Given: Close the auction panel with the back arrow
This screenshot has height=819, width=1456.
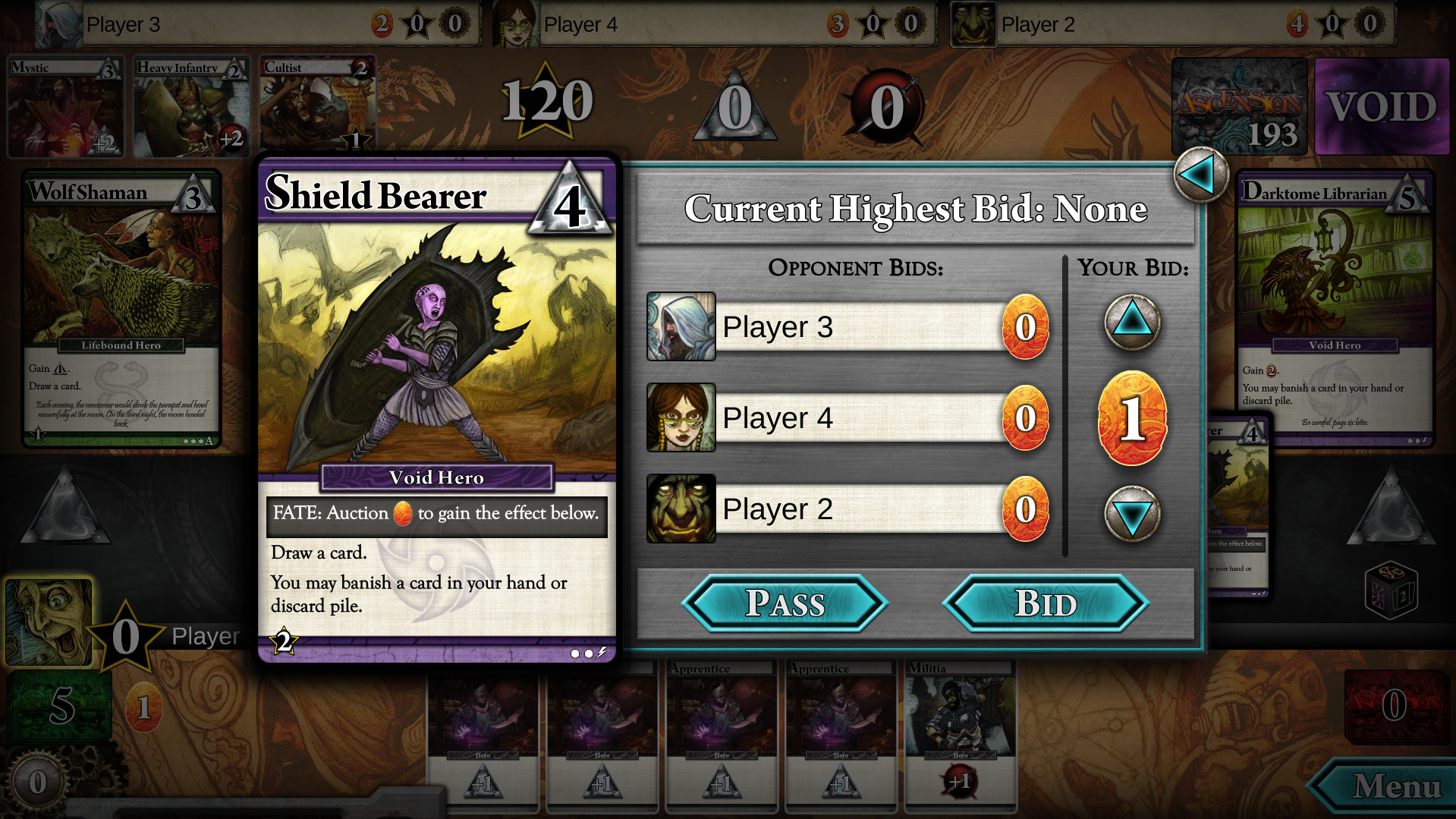Looking at the screenshot, I should [1200, 175].
